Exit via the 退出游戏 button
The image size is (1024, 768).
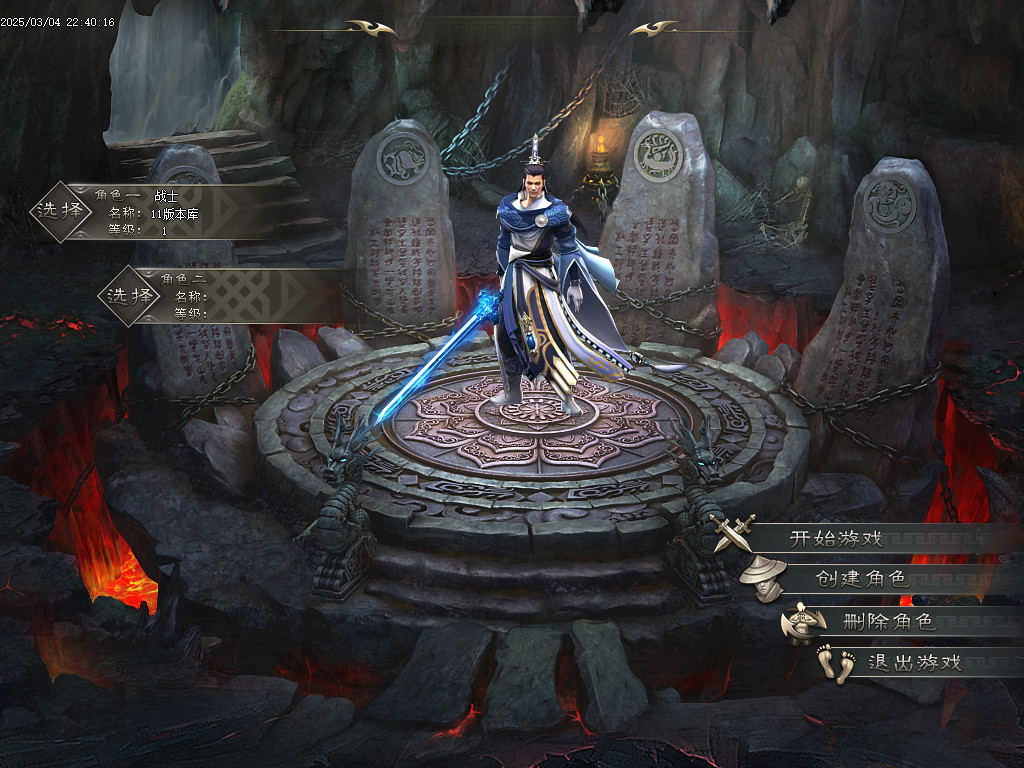click(x=914, y=662)
